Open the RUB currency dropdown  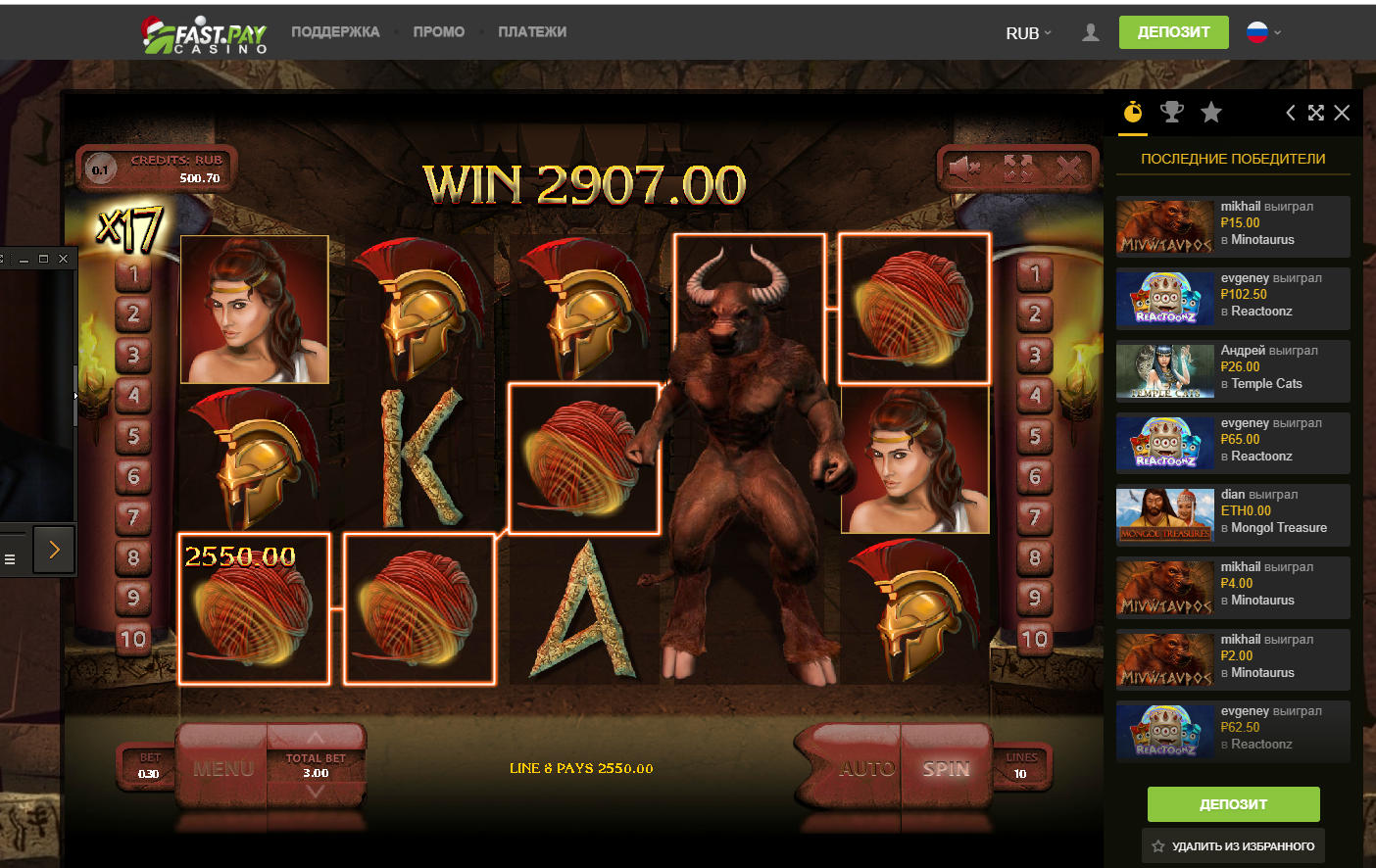tap(1028, 33)
